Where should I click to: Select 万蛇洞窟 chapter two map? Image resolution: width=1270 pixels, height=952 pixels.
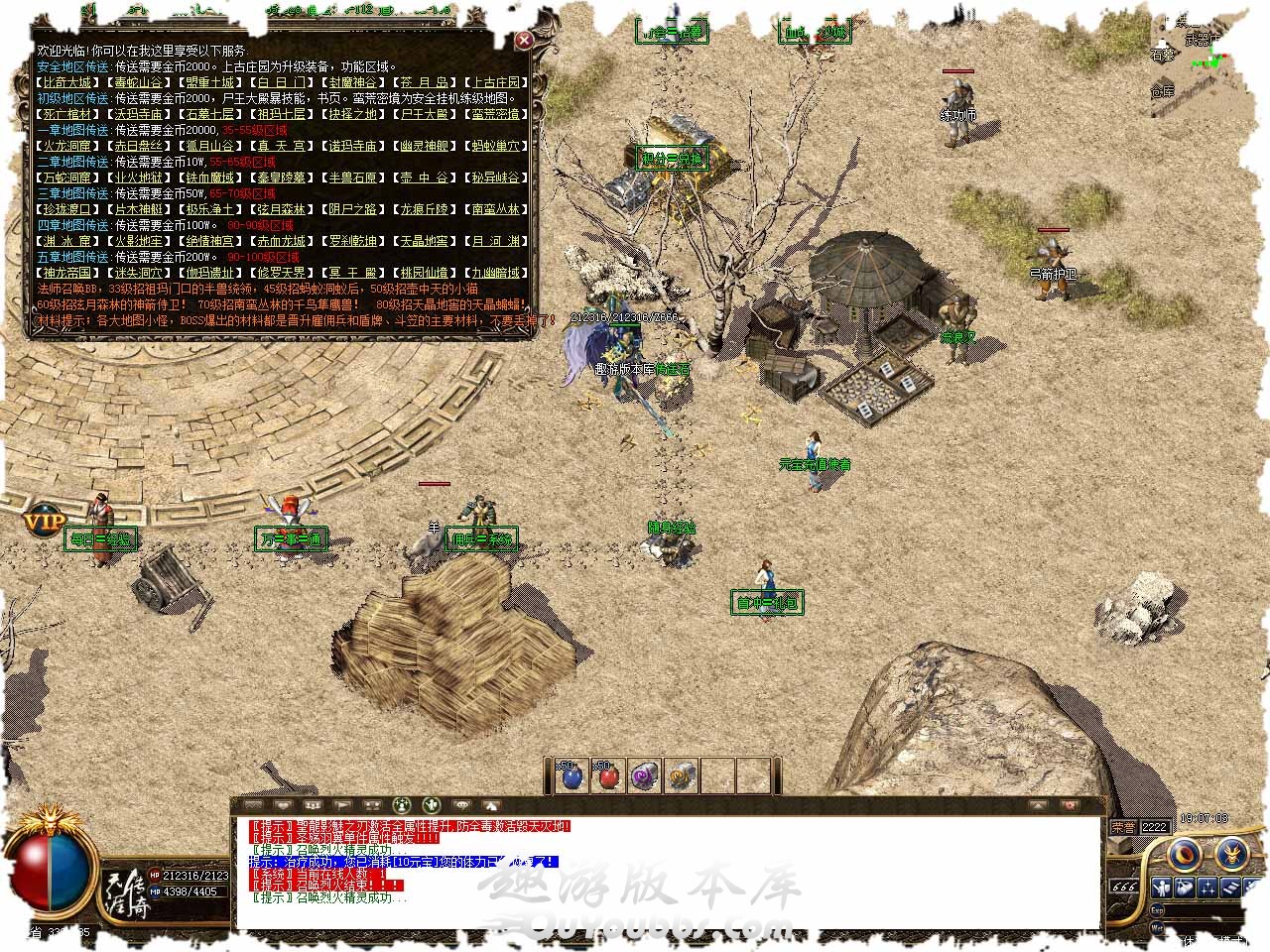[x=67, y=178]
